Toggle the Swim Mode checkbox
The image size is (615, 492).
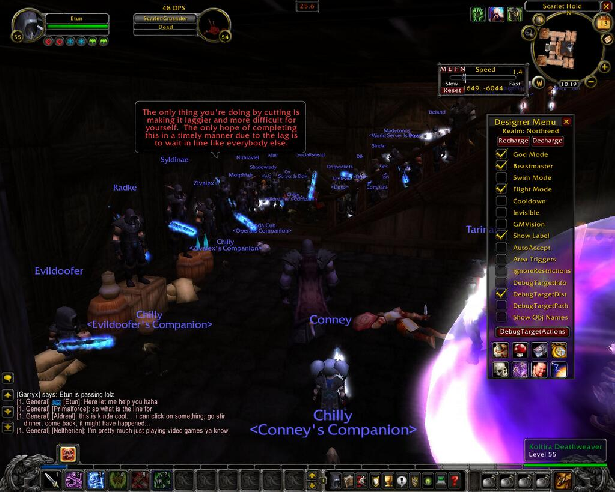tap(501, 177)
